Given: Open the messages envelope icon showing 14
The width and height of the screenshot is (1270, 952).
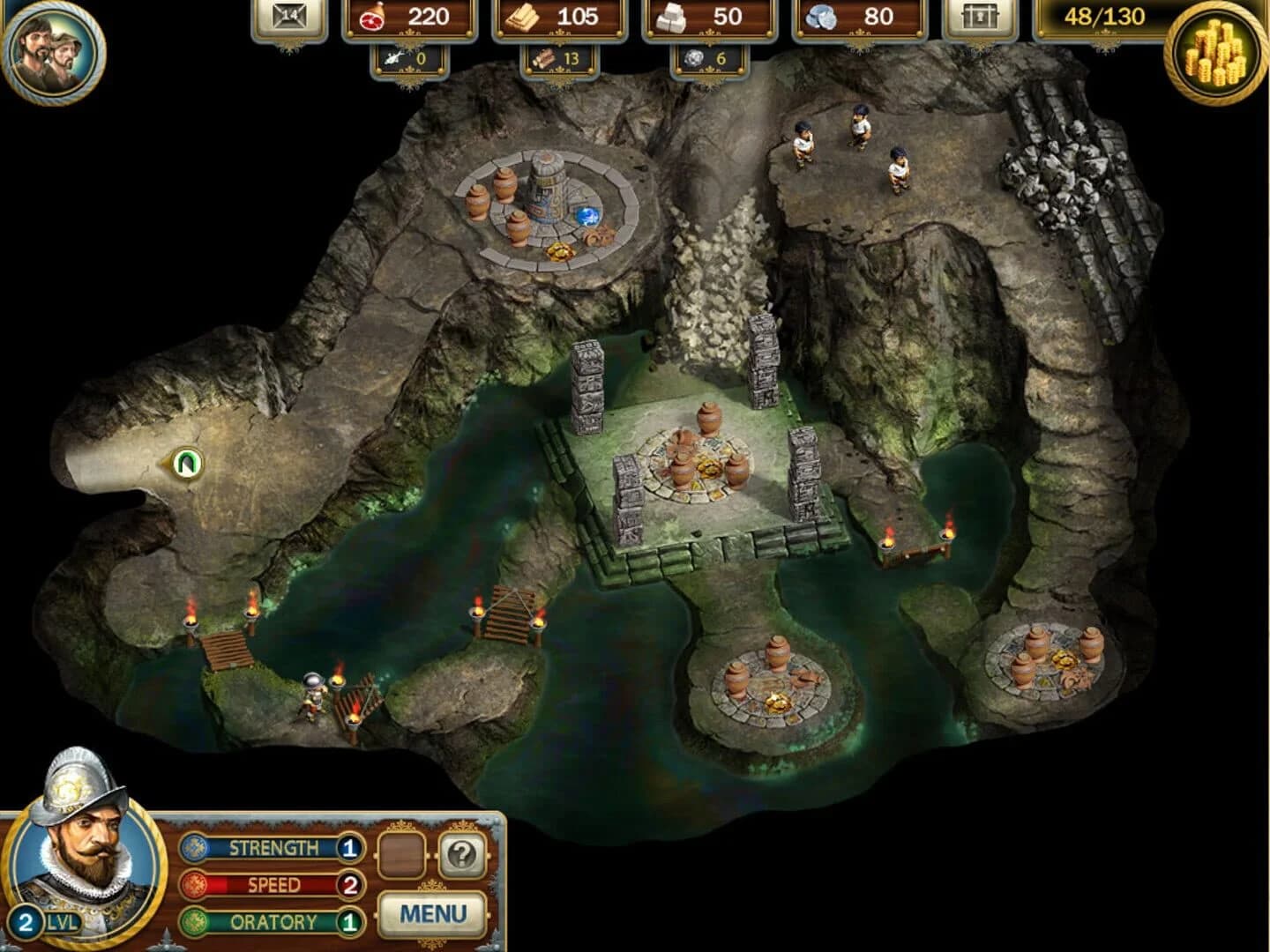Looking at the screenshot, I should coord(288,18).
